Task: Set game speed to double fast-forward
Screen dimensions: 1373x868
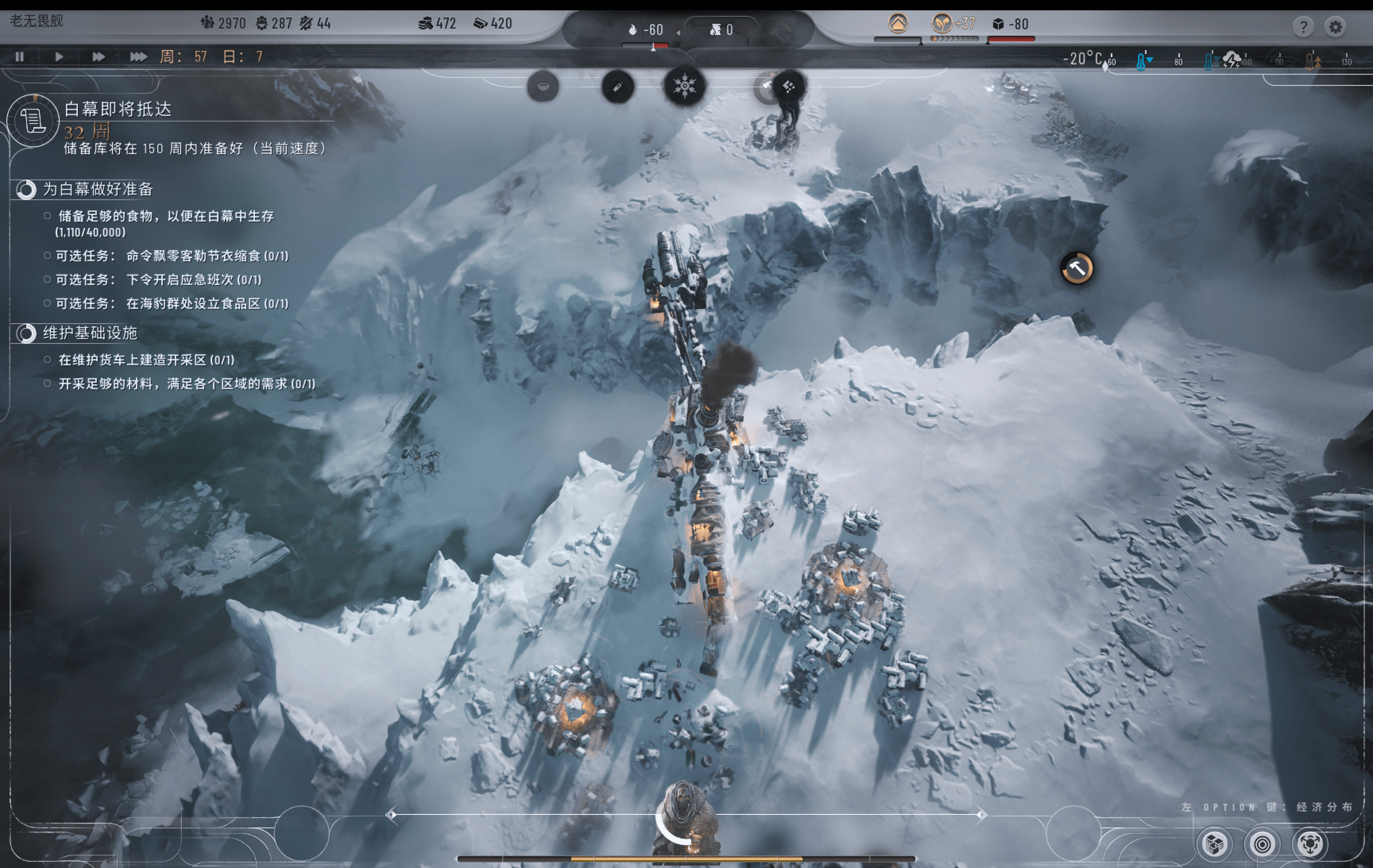Action: pos(98,57)
